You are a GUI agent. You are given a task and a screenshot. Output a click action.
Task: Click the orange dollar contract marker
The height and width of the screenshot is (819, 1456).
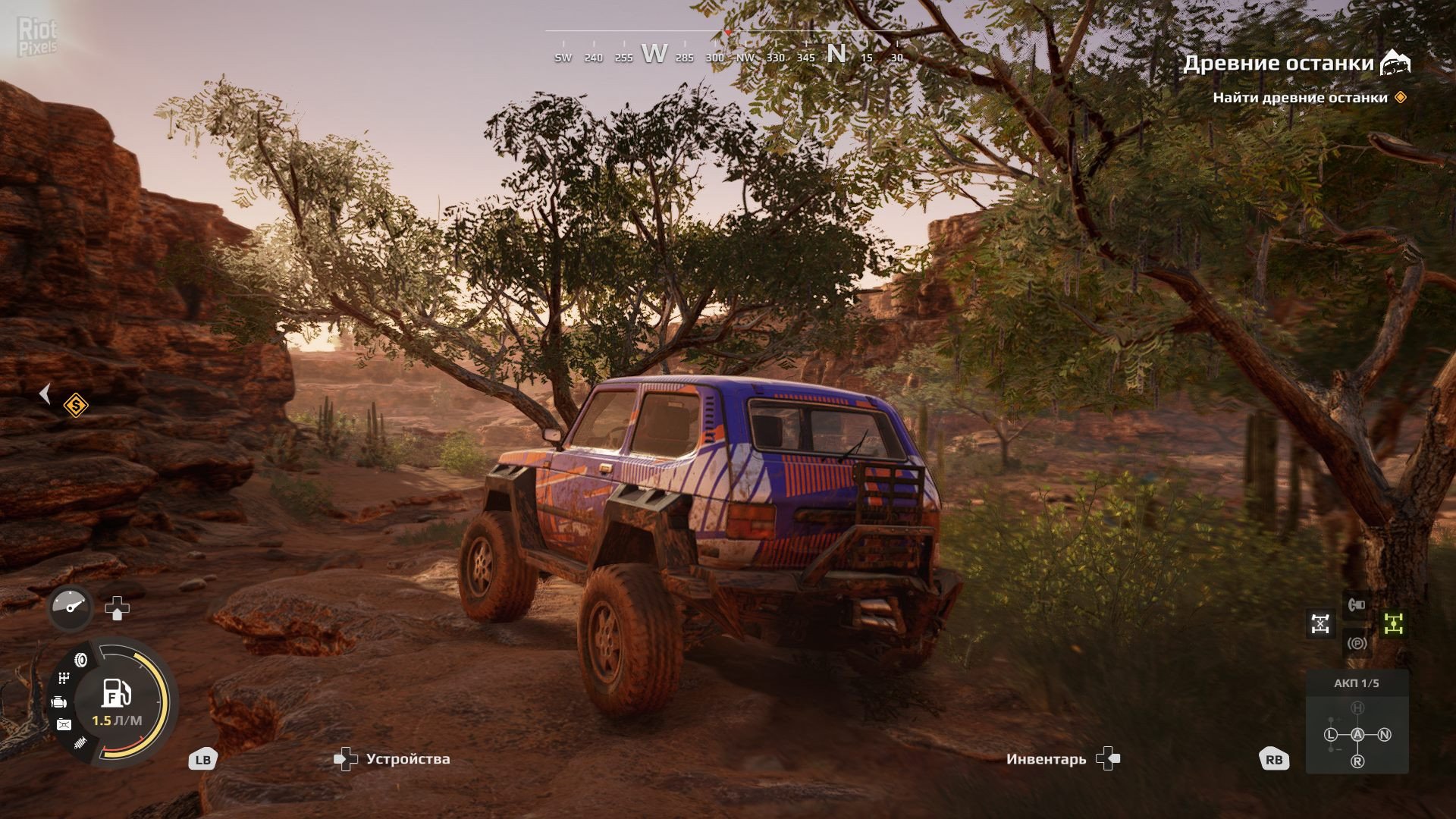click(x=75, y=406)
